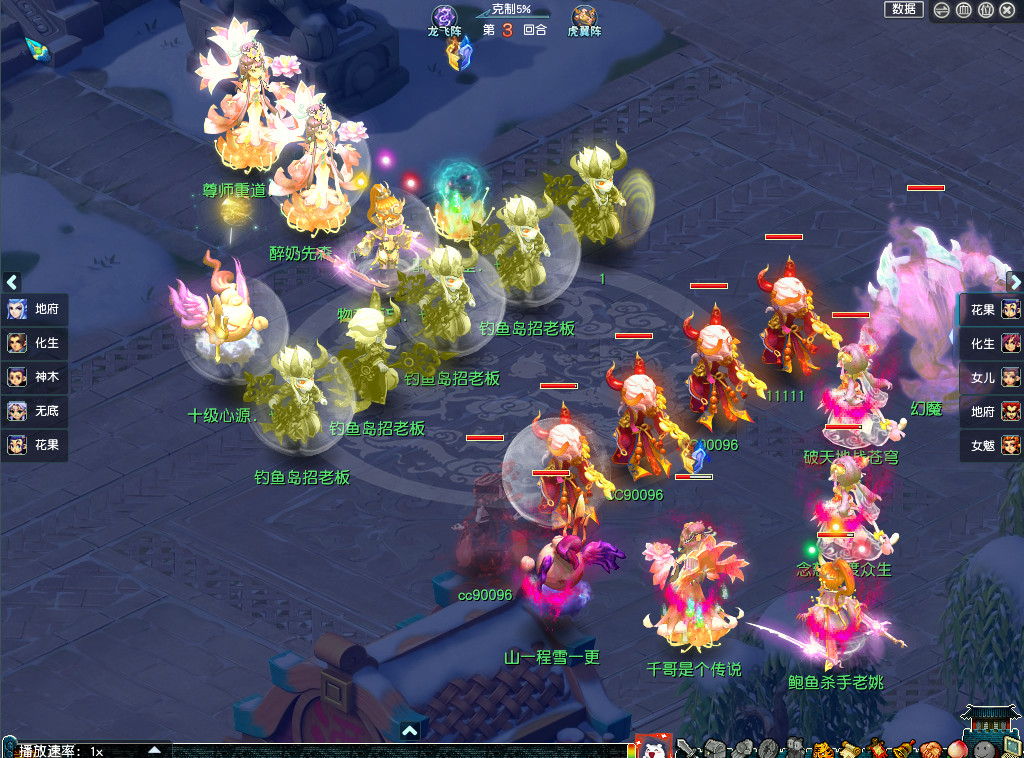Expand the bottom panel with the up chevron
The width and height of the screenshot is (1024, 758).
(x=409, y=731)
